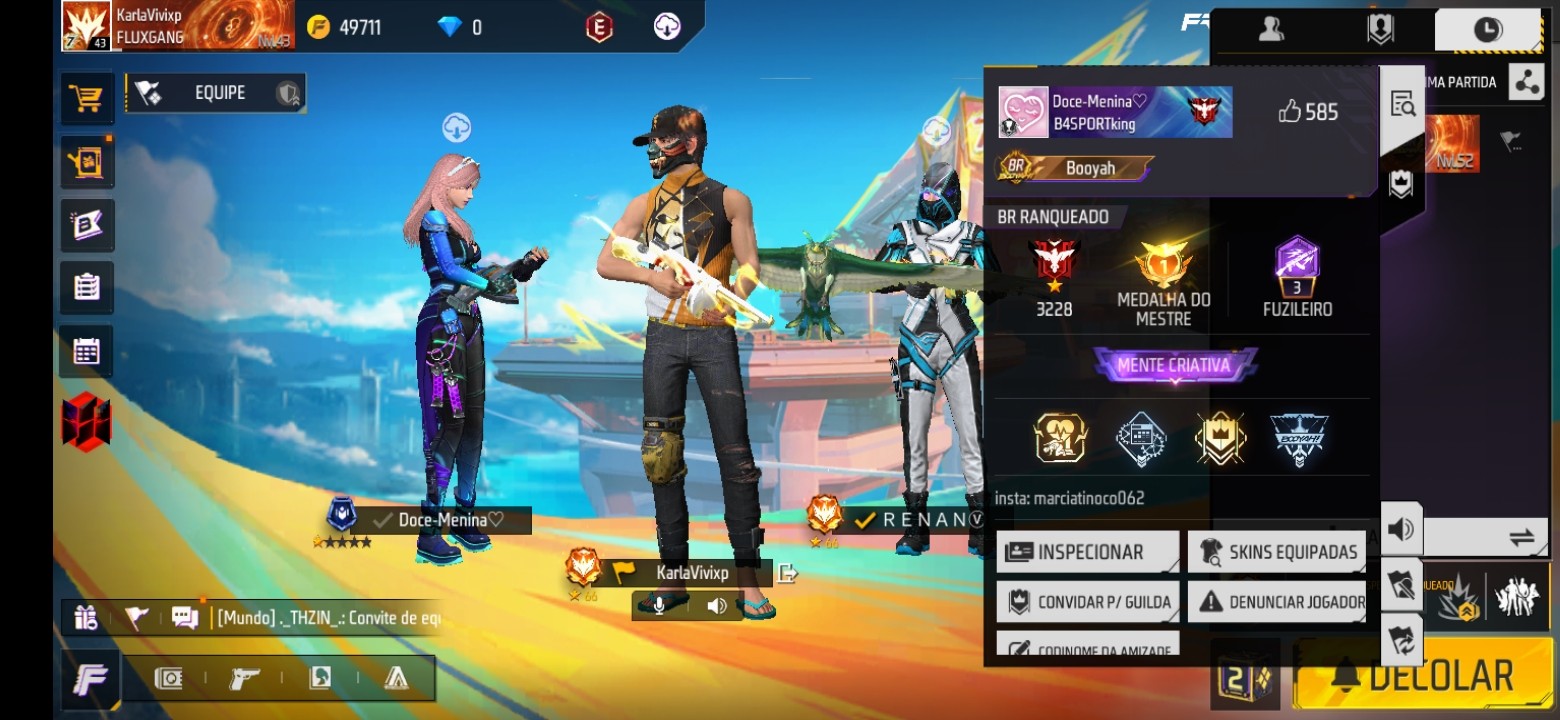This screenshot has width=1560, height=720.
Task: Open the clipboard missions icon
Action: tap(86, 288)
